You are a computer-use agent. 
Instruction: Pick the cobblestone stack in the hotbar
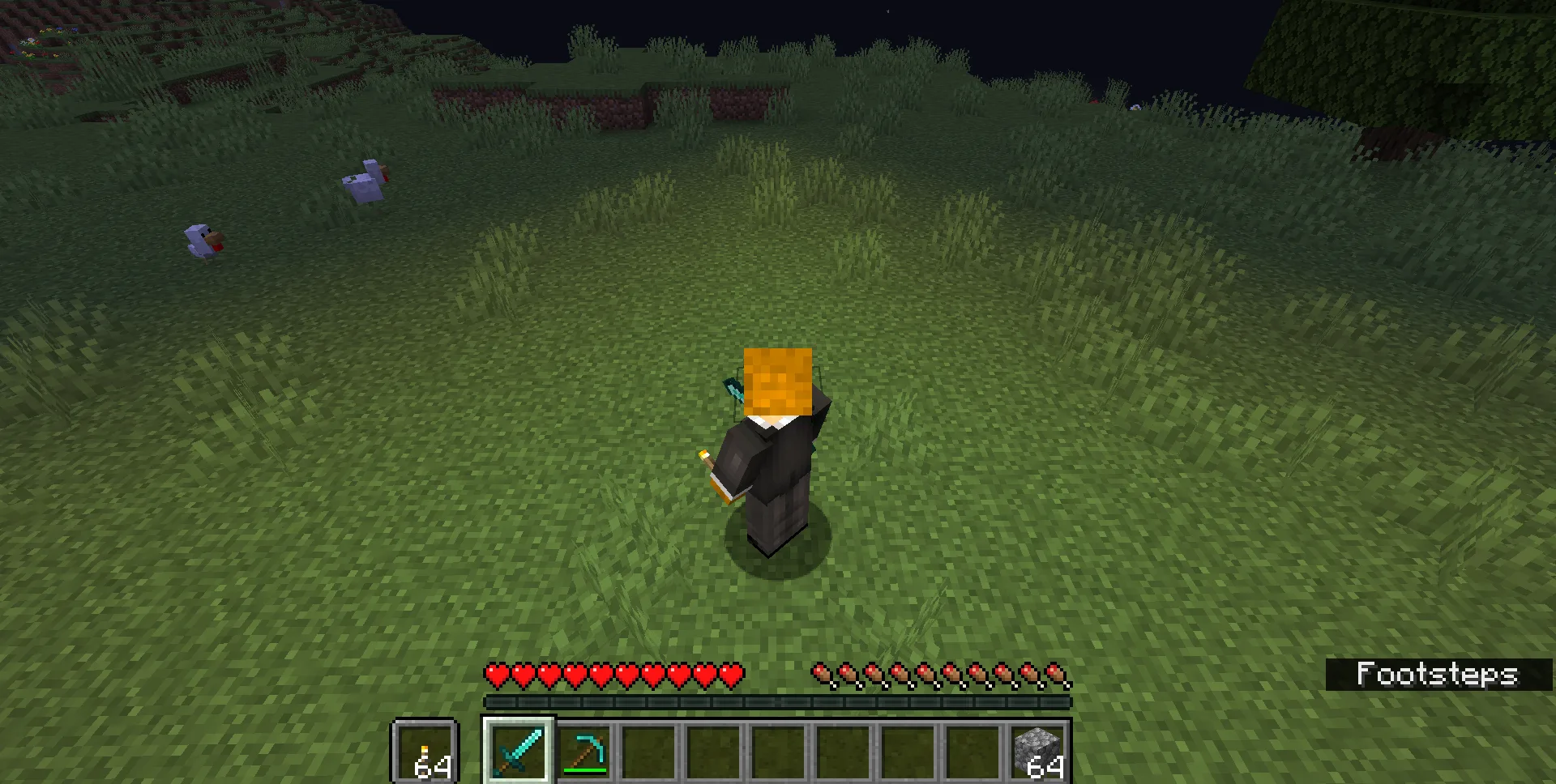pyautogui.click(x=1038, y=752)
